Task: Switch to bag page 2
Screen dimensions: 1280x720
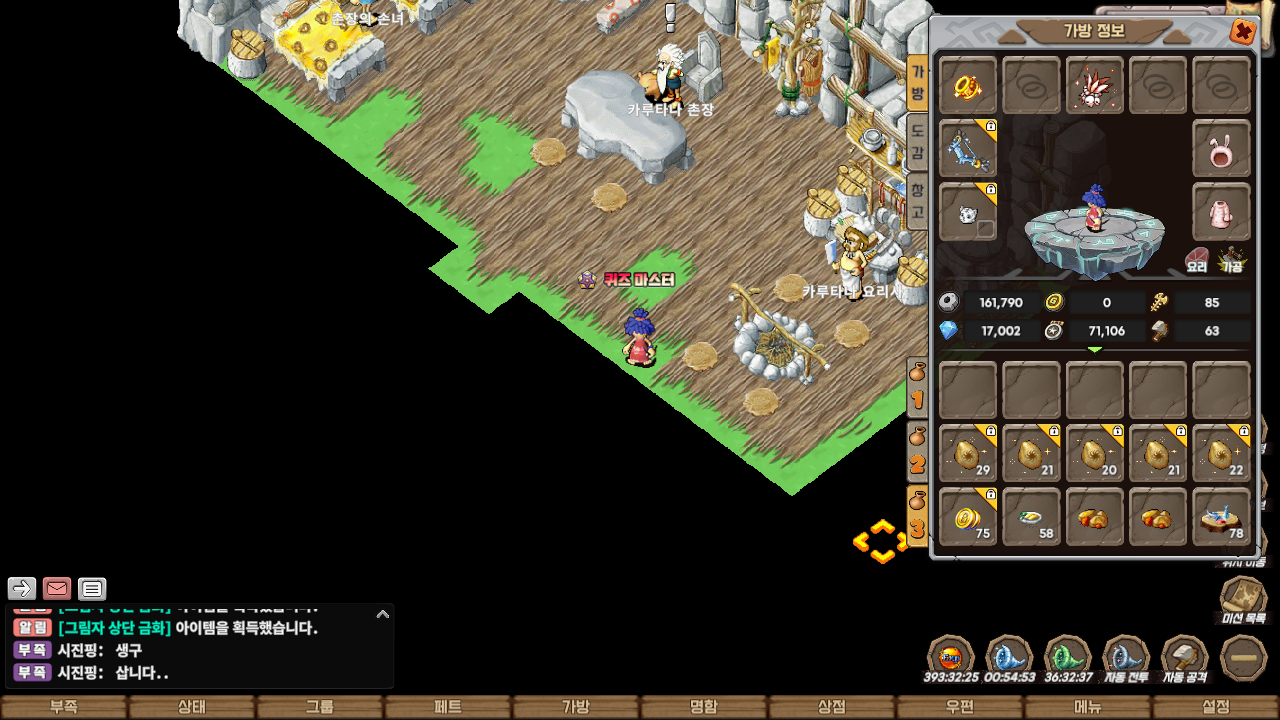Action: click(x=917, y=452)
